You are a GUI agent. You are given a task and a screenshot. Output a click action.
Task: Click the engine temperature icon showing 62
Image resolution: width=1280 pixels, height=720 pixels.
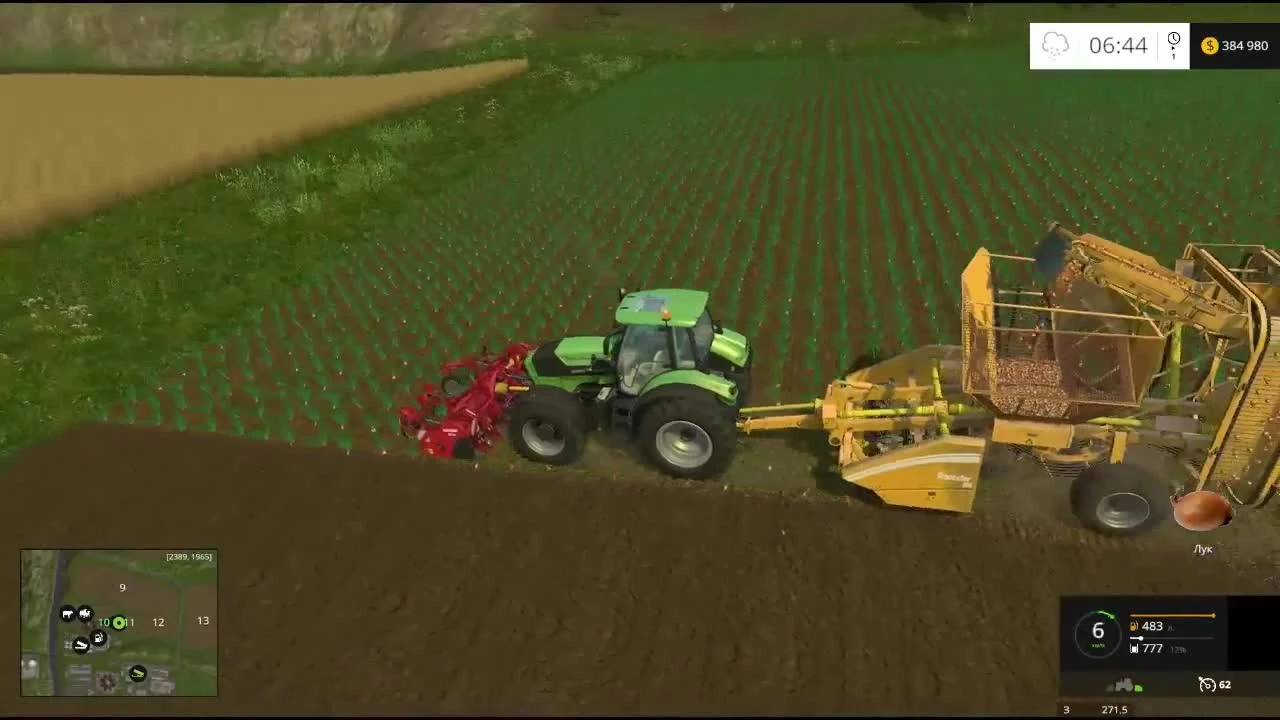1208,684
